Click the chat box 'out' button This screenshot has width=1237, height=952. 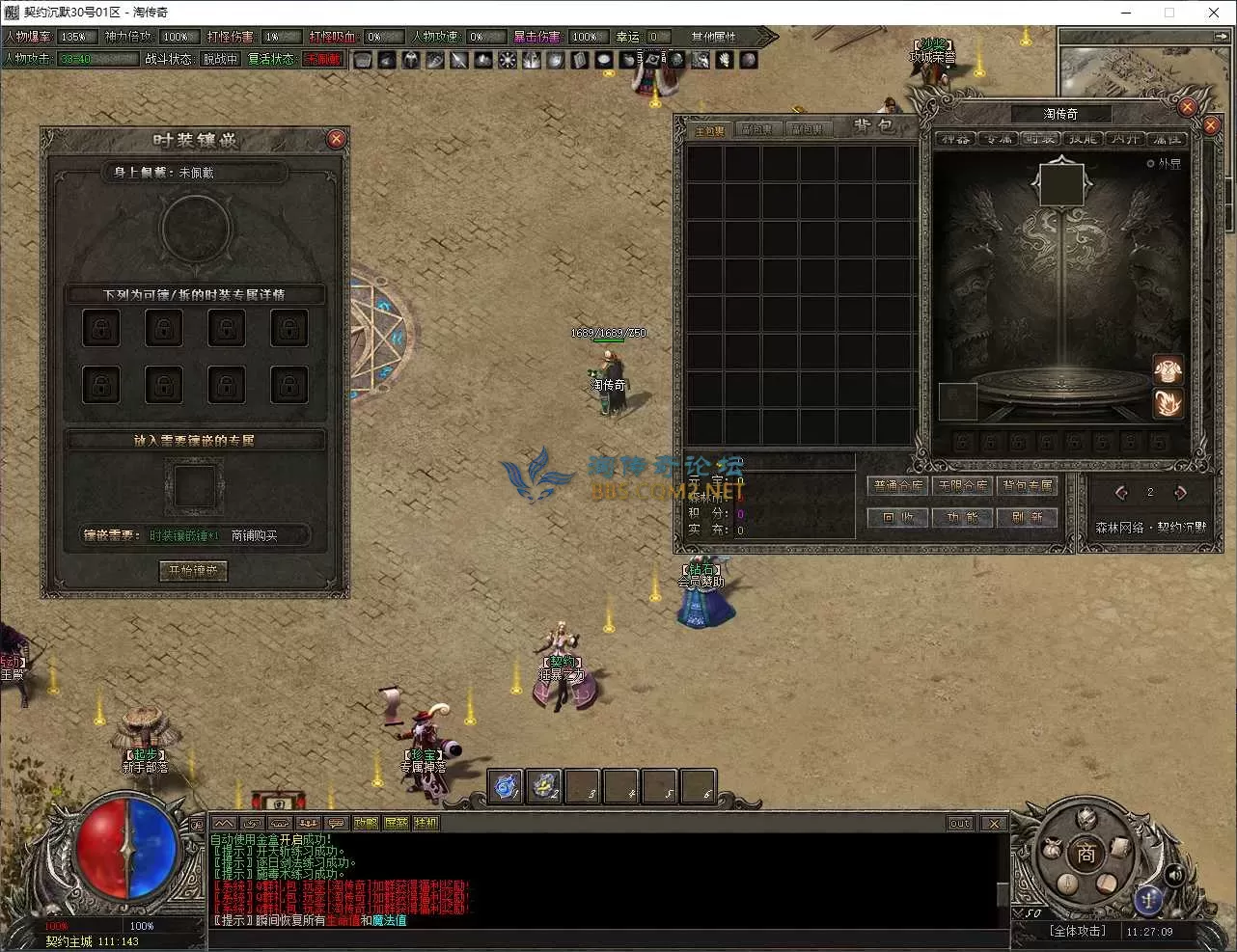(x=960, y=823)
